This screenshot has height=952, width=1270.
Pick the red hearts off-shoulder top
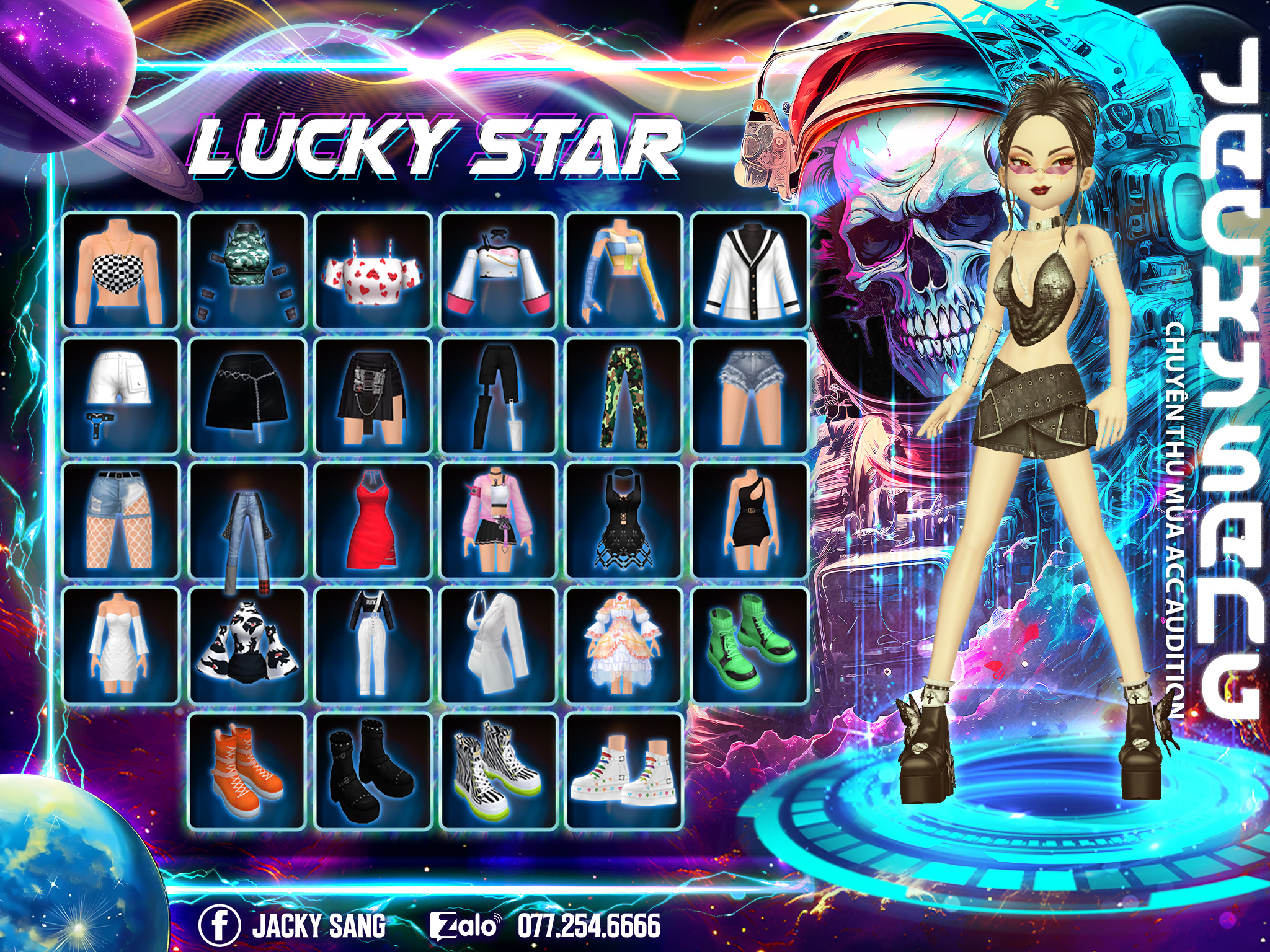[373, 271]
